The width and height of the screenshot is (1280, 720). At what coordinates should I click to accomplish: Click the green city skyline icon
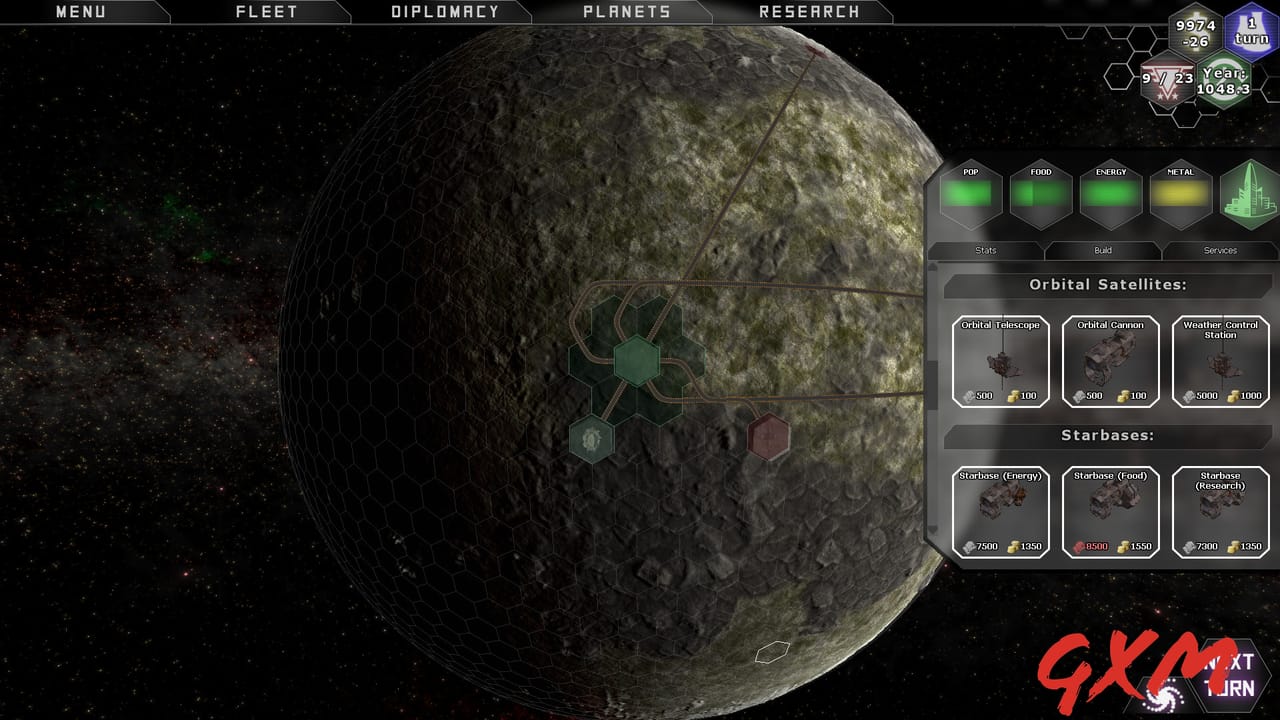[1250, 194]
